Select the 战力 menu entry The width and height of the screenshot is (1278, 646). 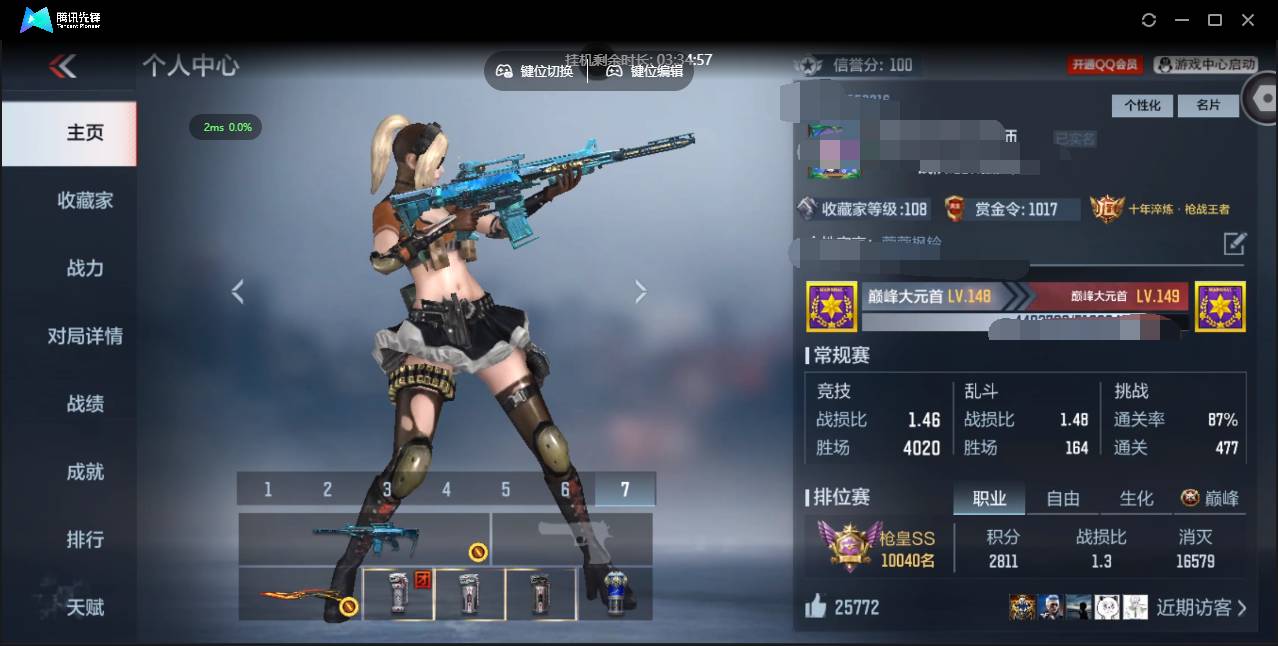[85, 268]
